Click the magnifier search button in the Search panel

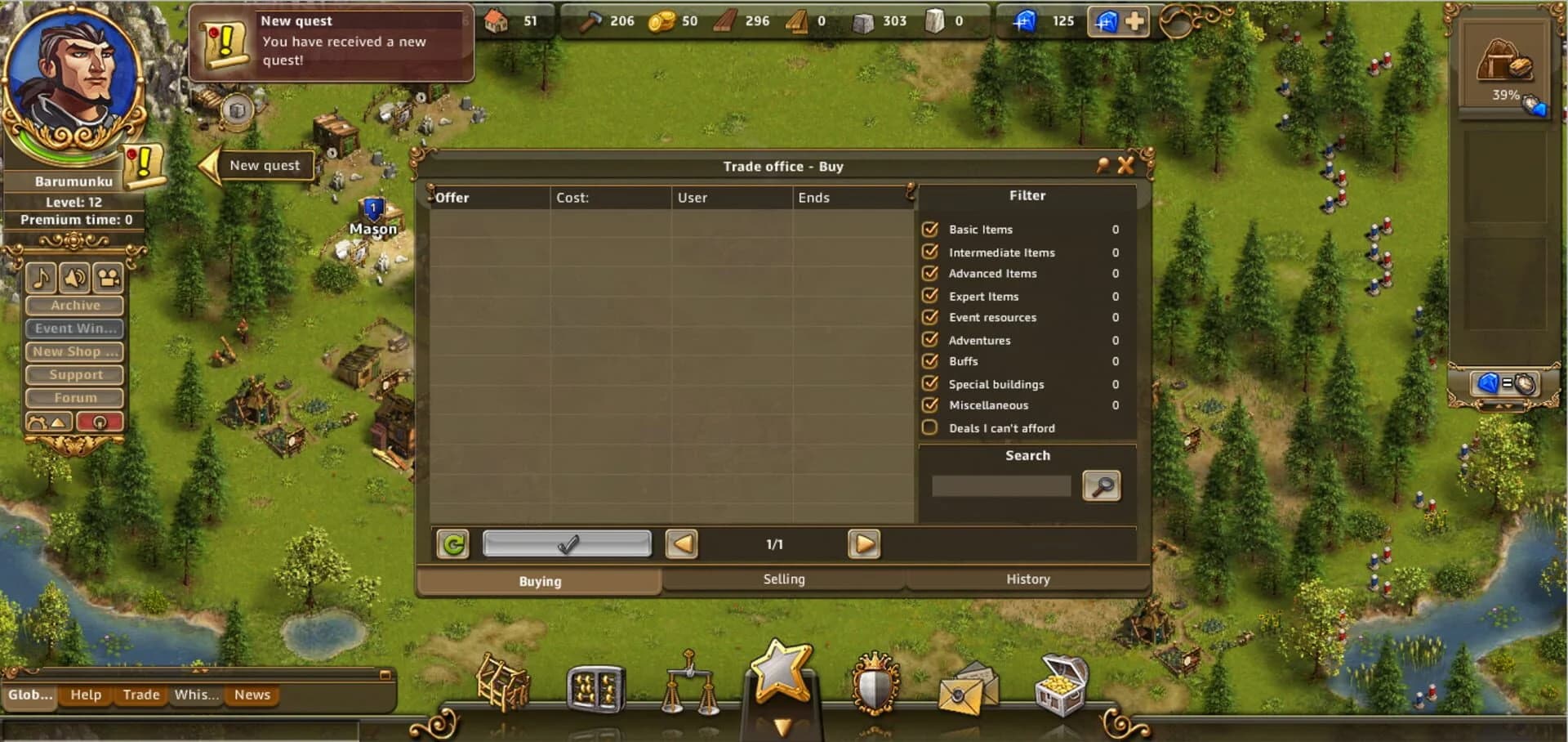(x=1102, y=485)
